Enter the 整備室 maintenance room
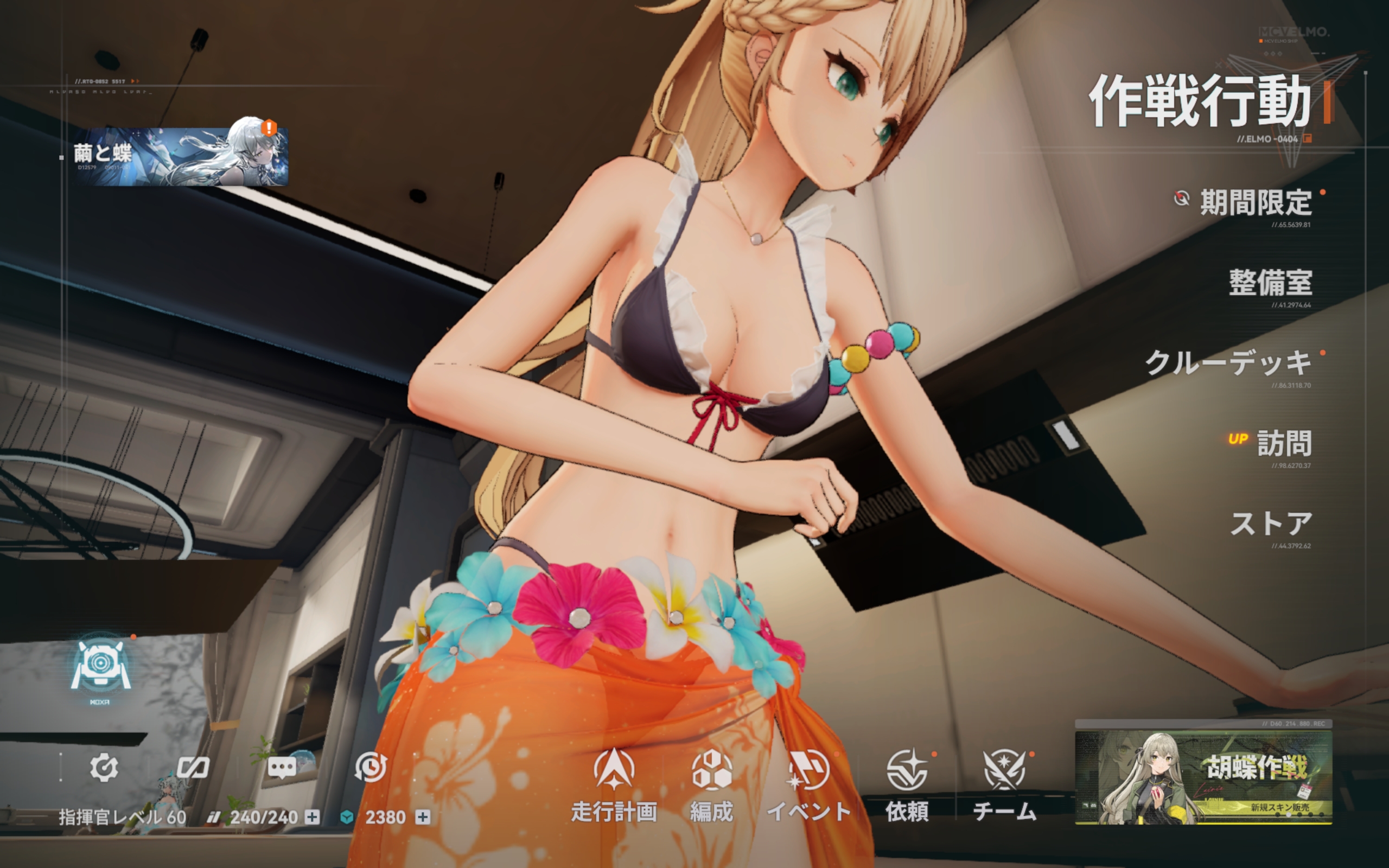1389x868 pixels. [x=1270, y=283]
